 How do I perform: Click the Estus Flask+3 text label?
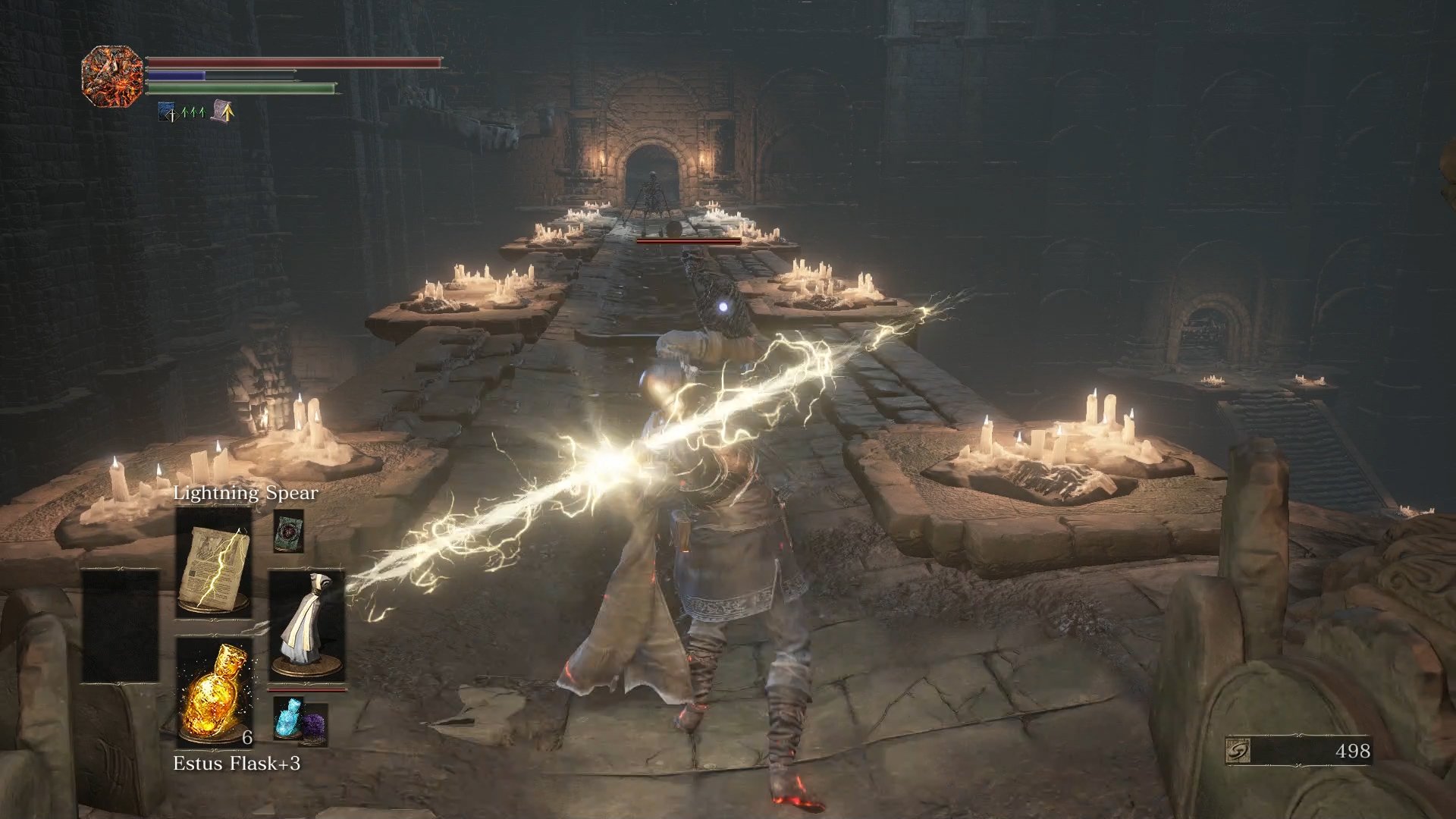(237, 764)
